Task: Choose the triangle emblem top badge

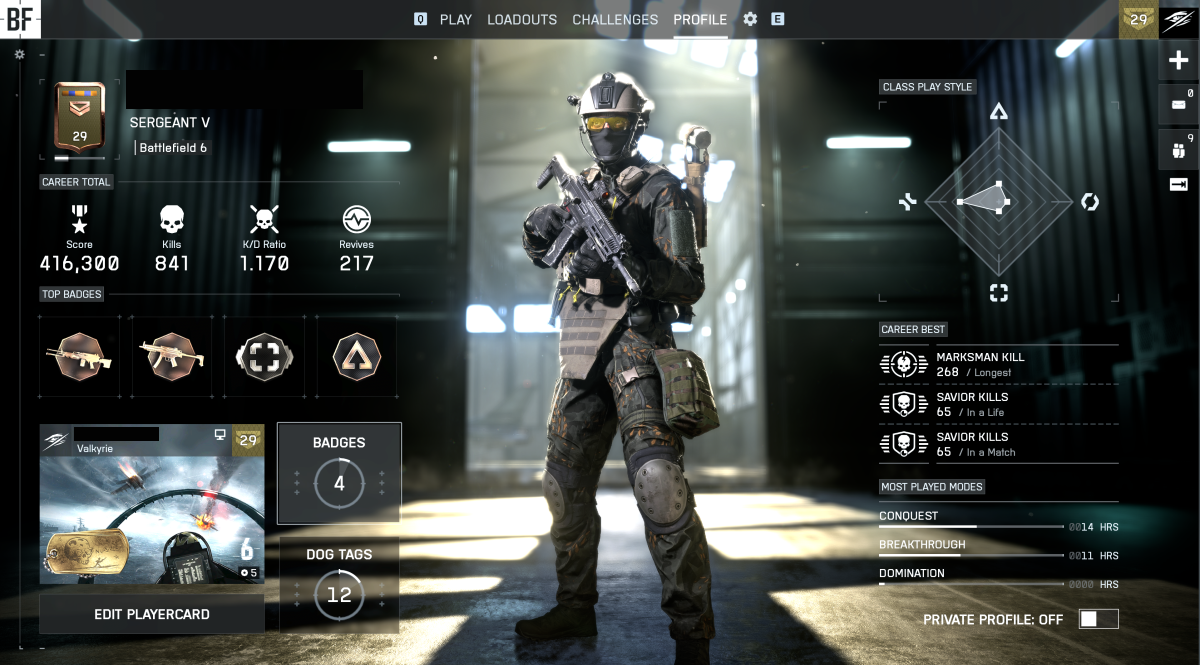Action: [x=356, y=356]
